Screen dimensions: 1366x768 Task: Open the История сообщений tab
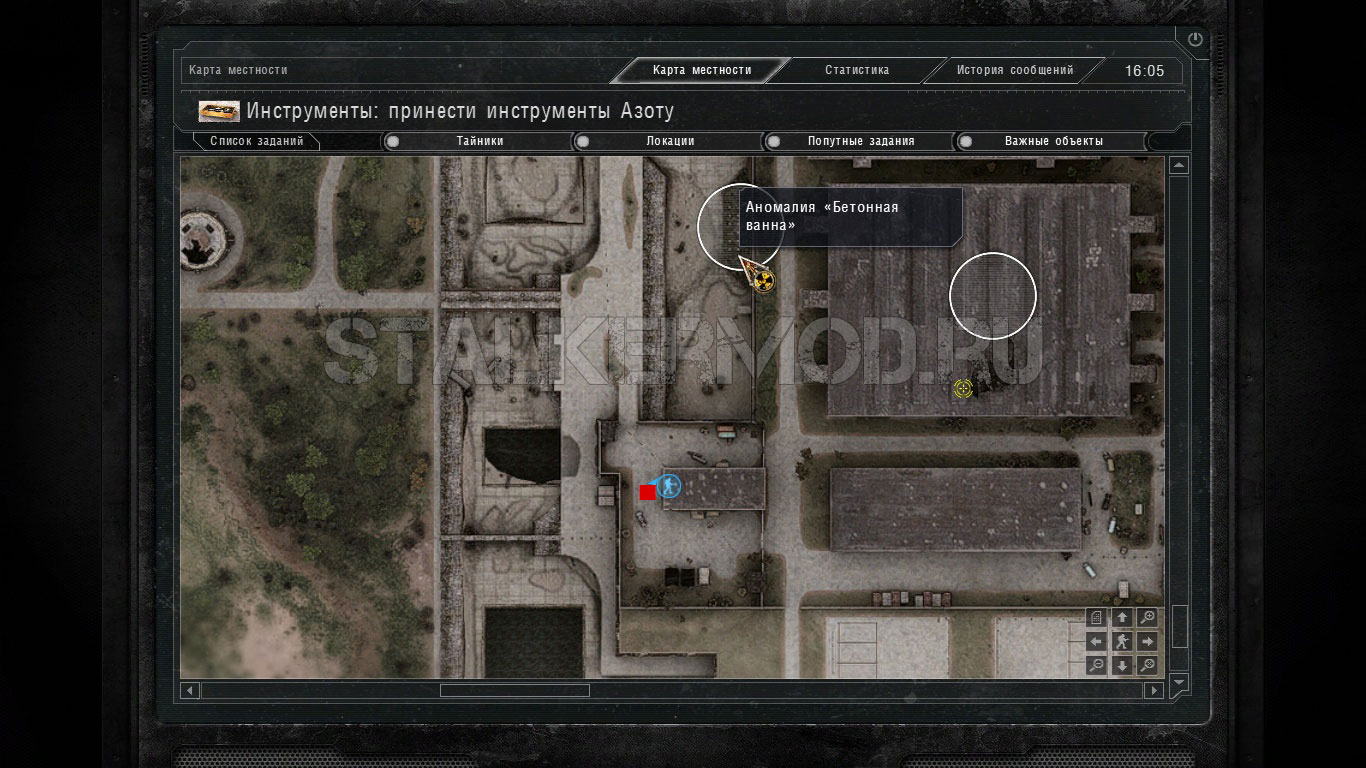point(1014,70)
